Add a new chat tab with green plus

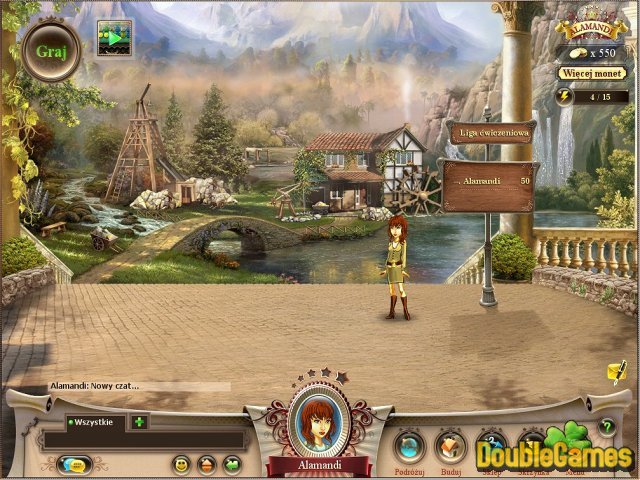pos(138,422)
